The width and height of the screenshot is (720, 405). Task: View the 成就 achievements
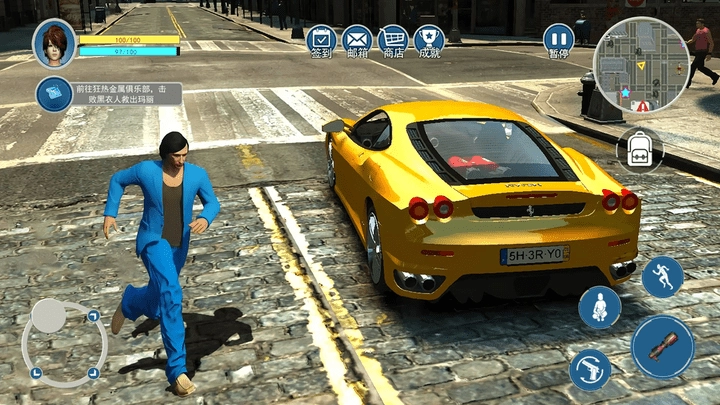pos(429,40)
